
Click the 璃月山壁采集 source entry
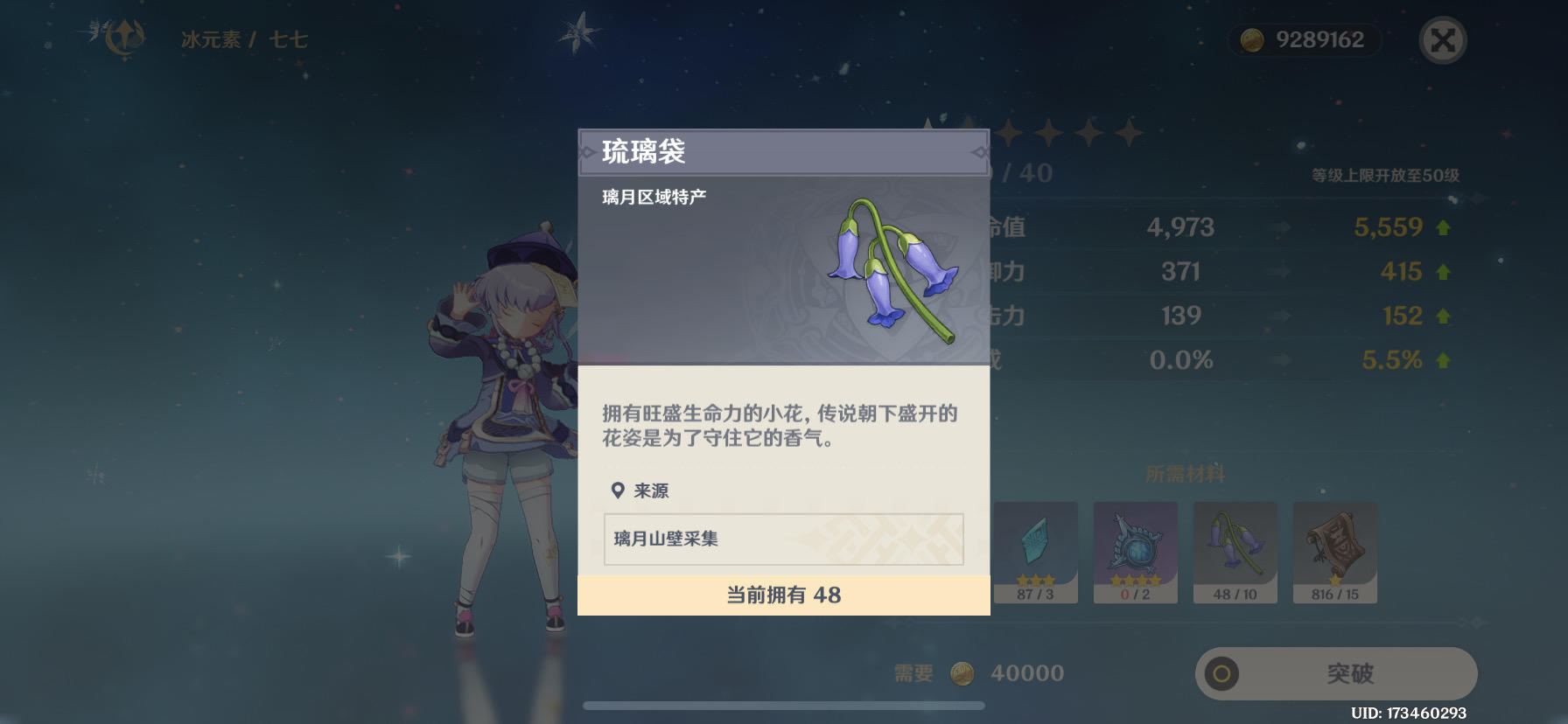coord(782,540)
